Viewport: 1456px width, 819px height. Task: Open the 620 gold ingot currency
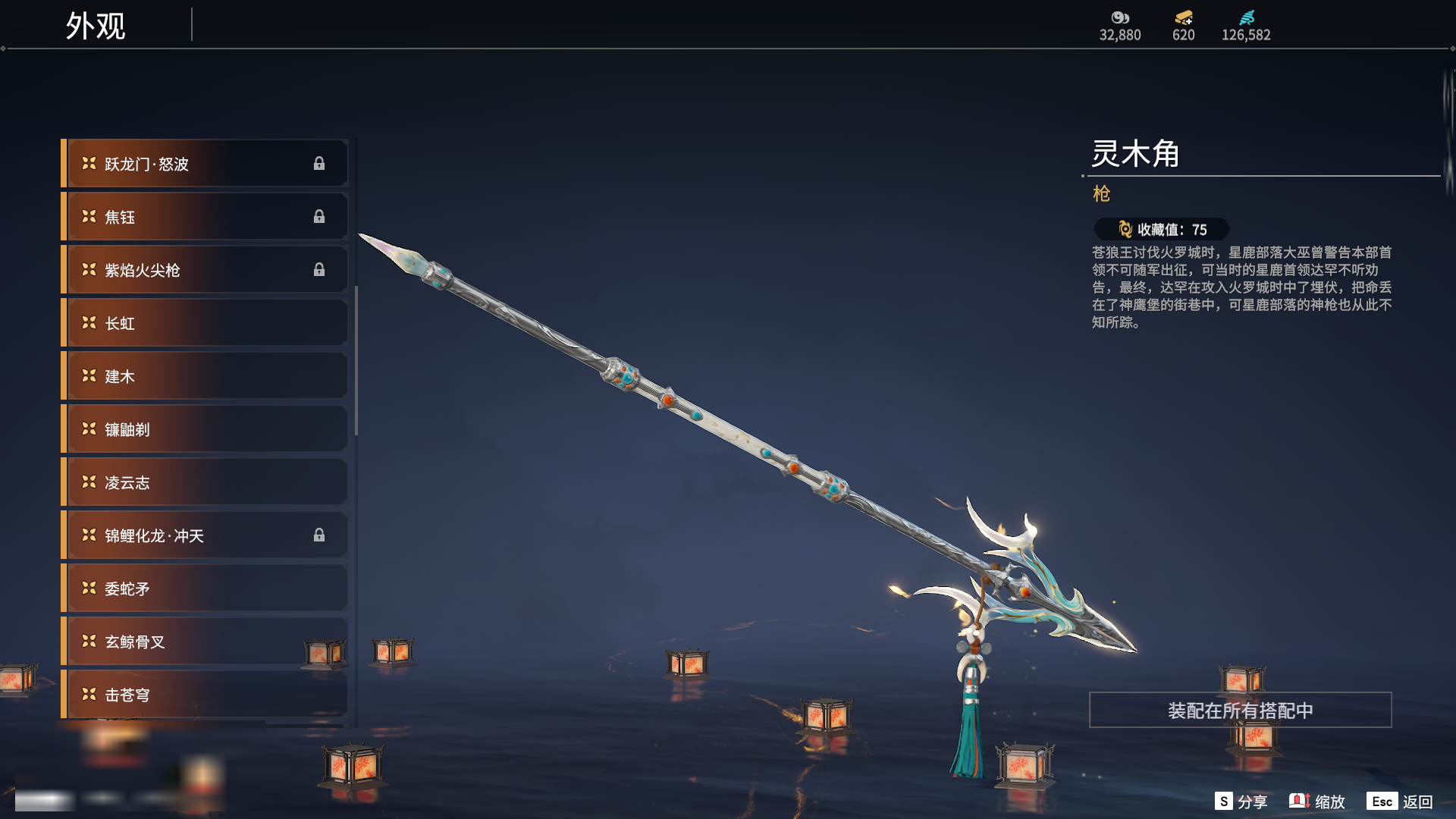[x=1183, y=26]
